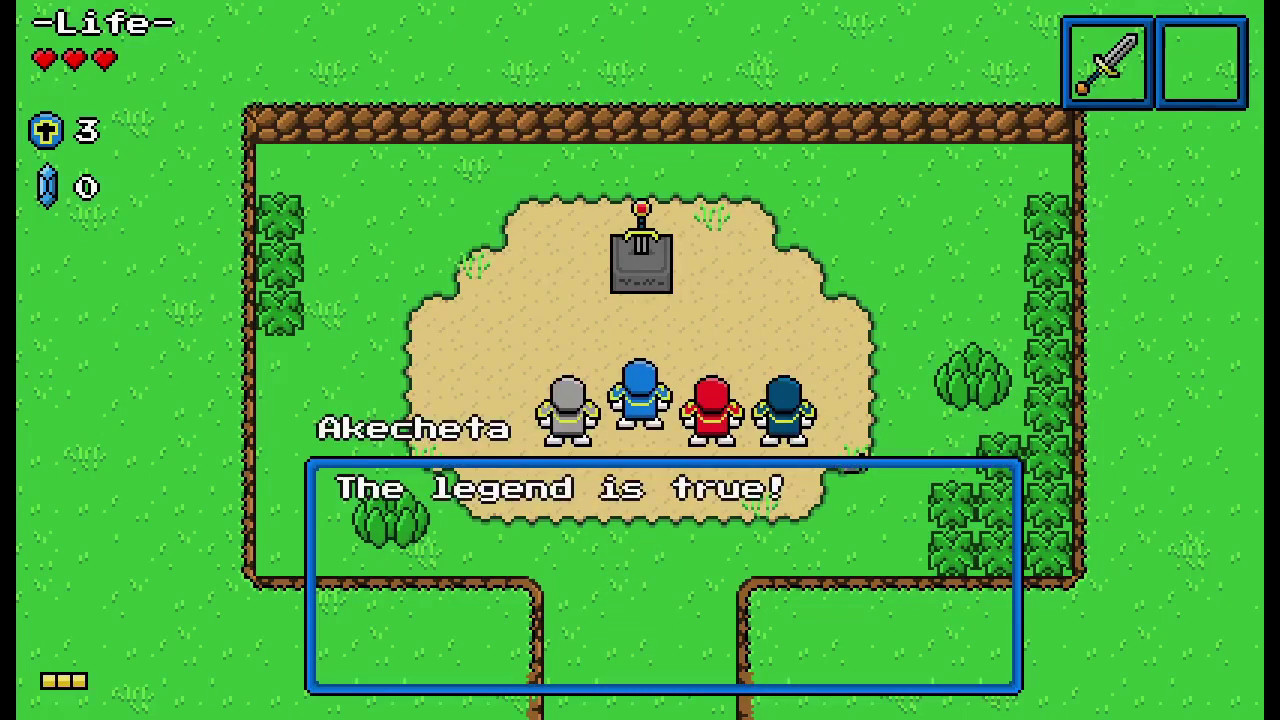This screenshot has width=1280, height=720.
Task: Click the empty second equipment slot
Action: tap(1200, 62)
